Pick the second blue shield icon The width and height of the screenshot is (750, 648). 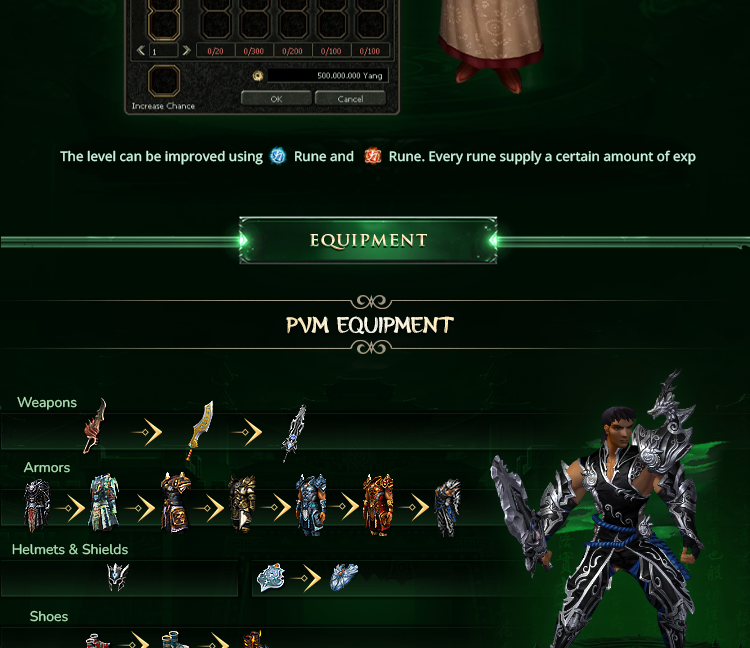[344, 577]
